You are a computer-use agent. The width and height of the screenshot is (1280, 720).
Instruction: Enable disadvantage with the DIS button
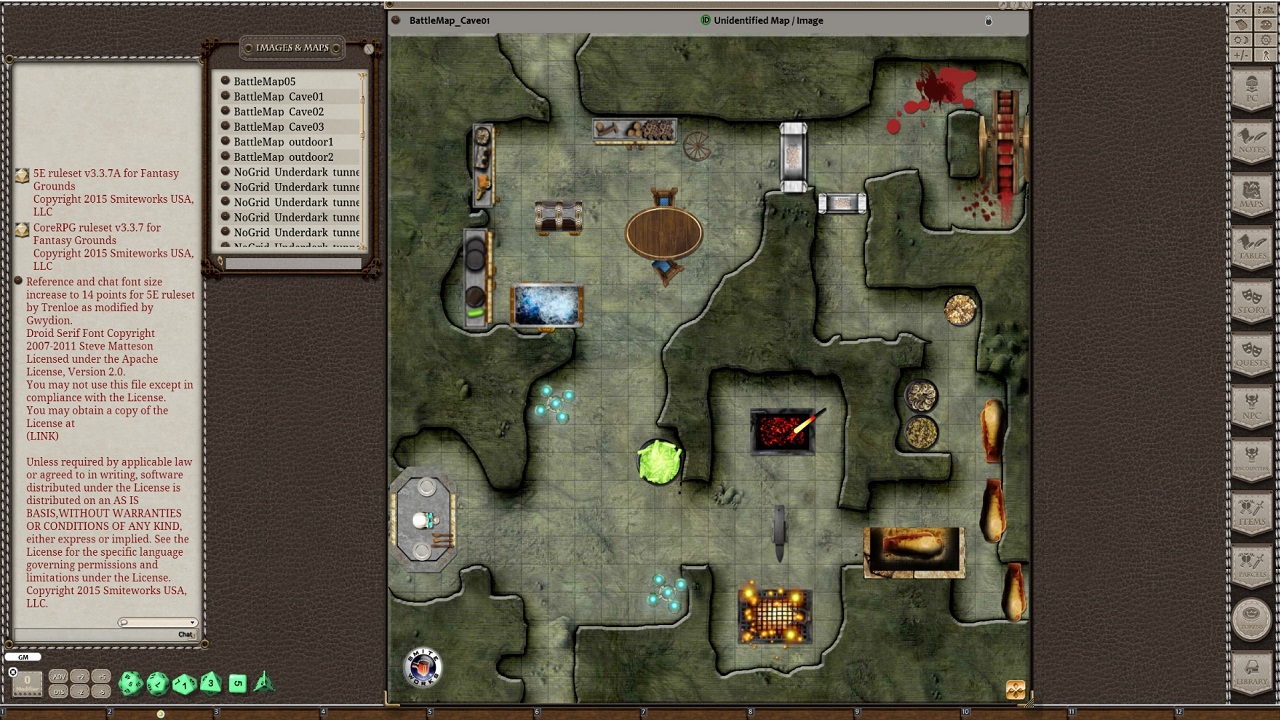point(59,691)
